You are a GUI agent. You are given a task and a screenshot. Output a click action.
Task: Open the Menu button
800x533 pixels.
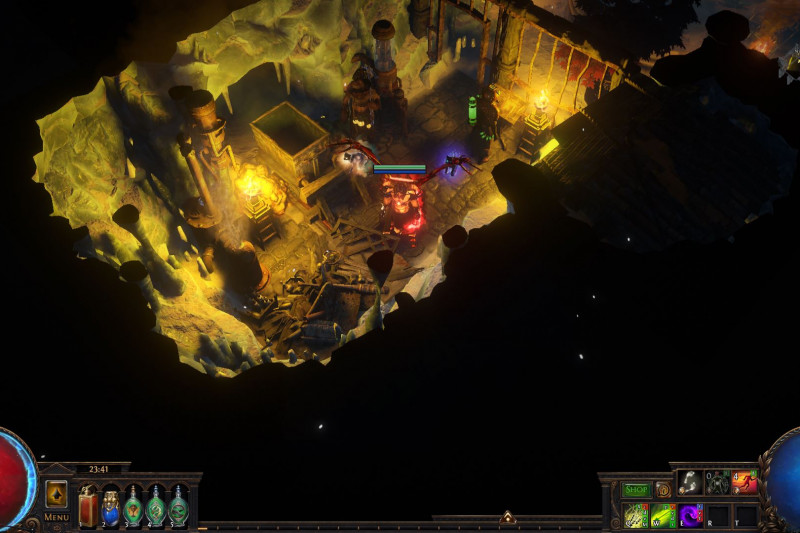click(x=56, y=517)
